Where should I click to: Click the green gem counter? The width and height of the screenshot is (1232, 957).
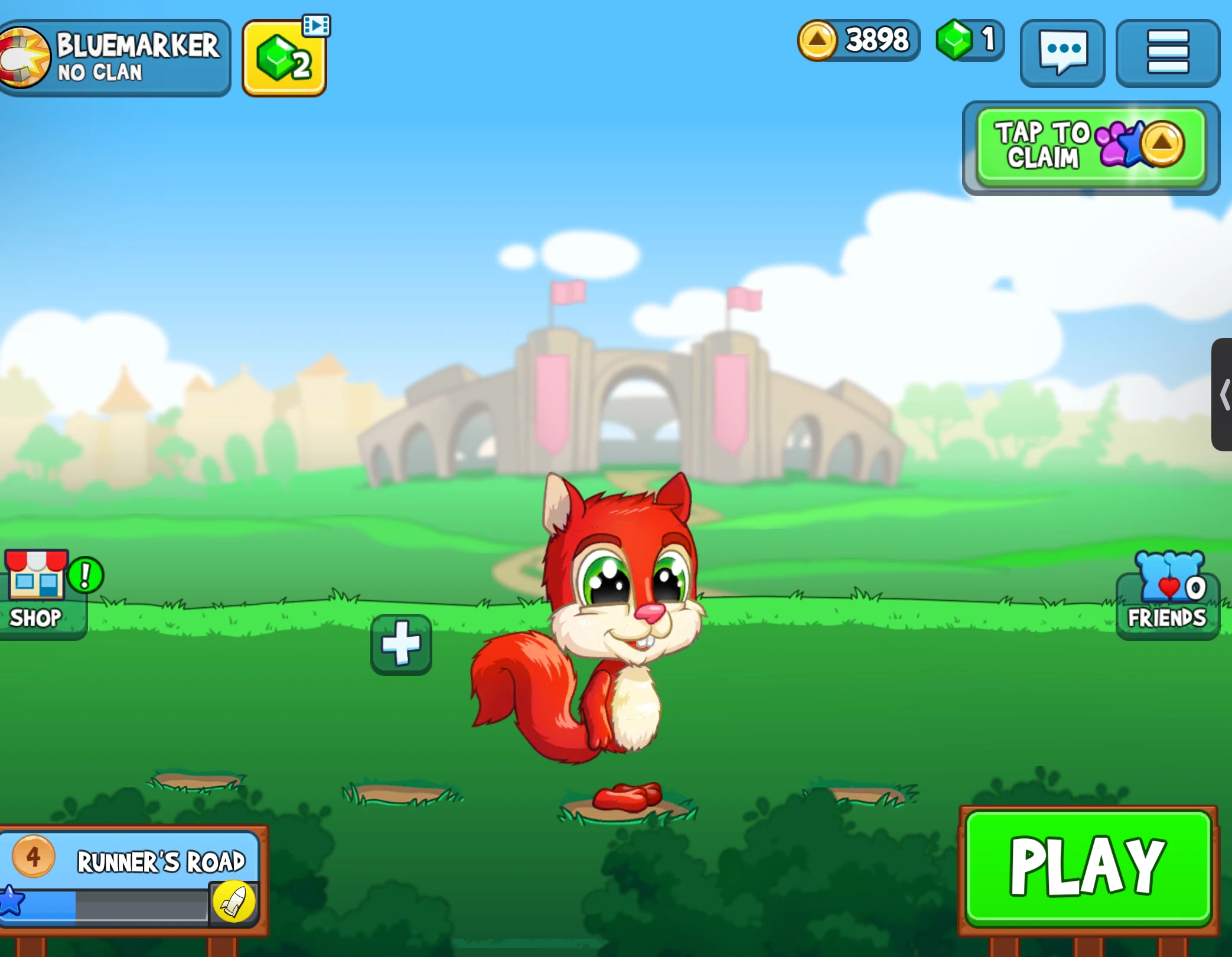click(969, 40)
